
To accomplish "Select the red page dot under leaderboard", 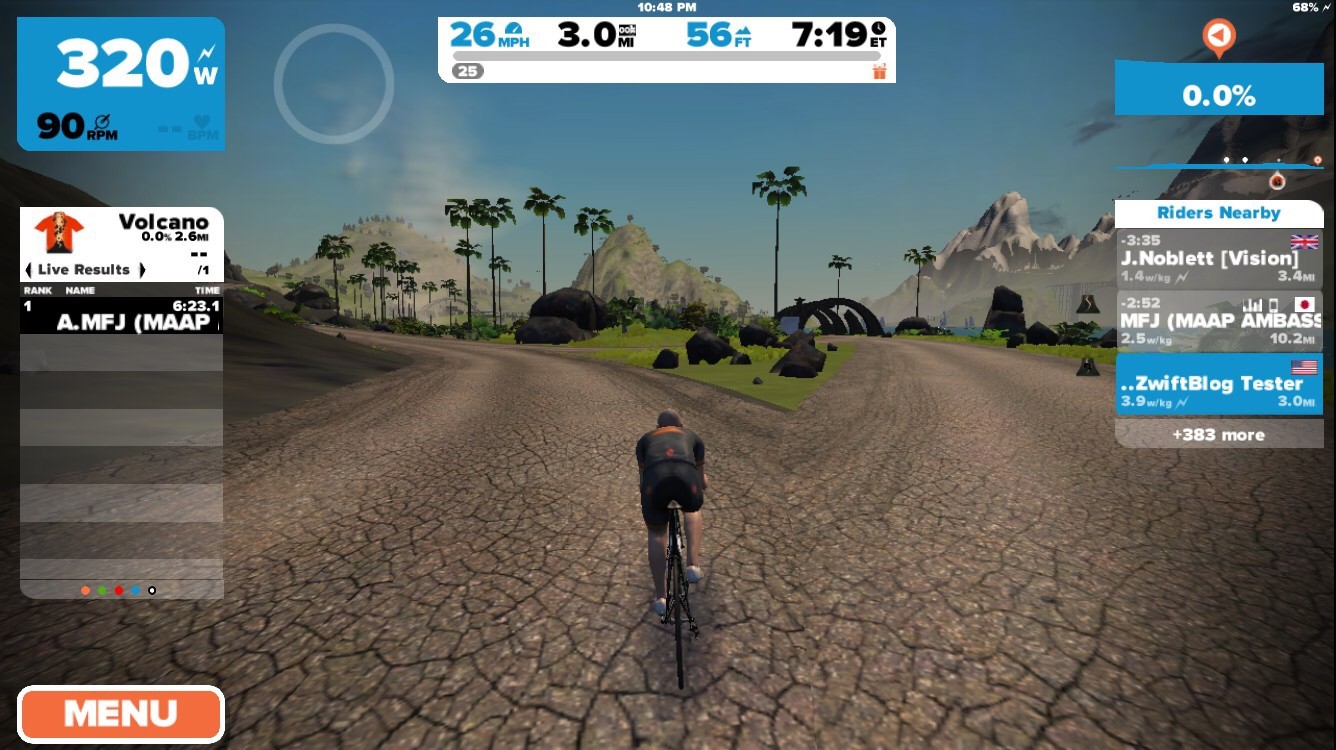I will (118, 591).
